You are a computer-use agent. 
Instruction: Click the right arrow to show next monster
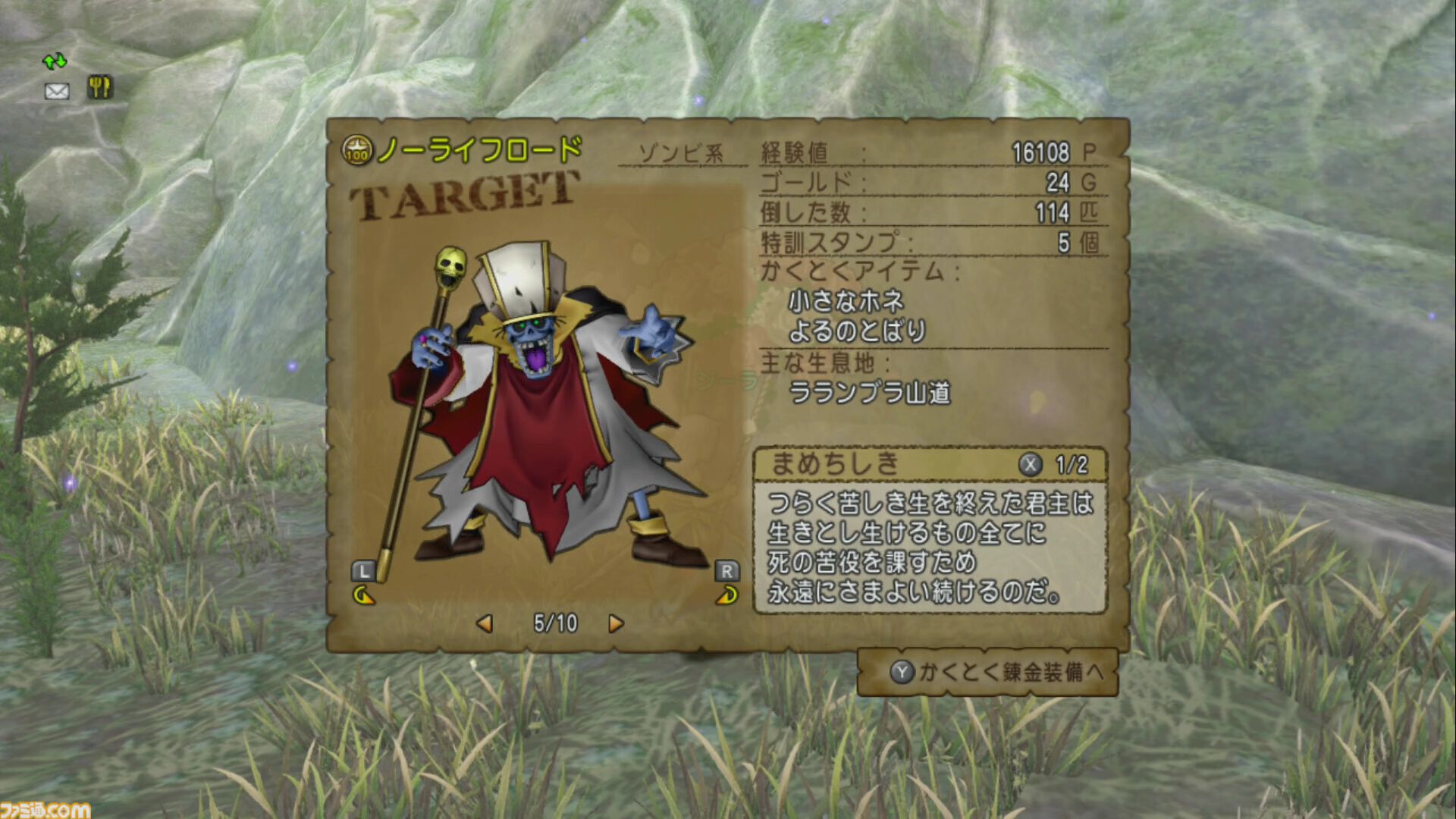click(x=616, y=623)
